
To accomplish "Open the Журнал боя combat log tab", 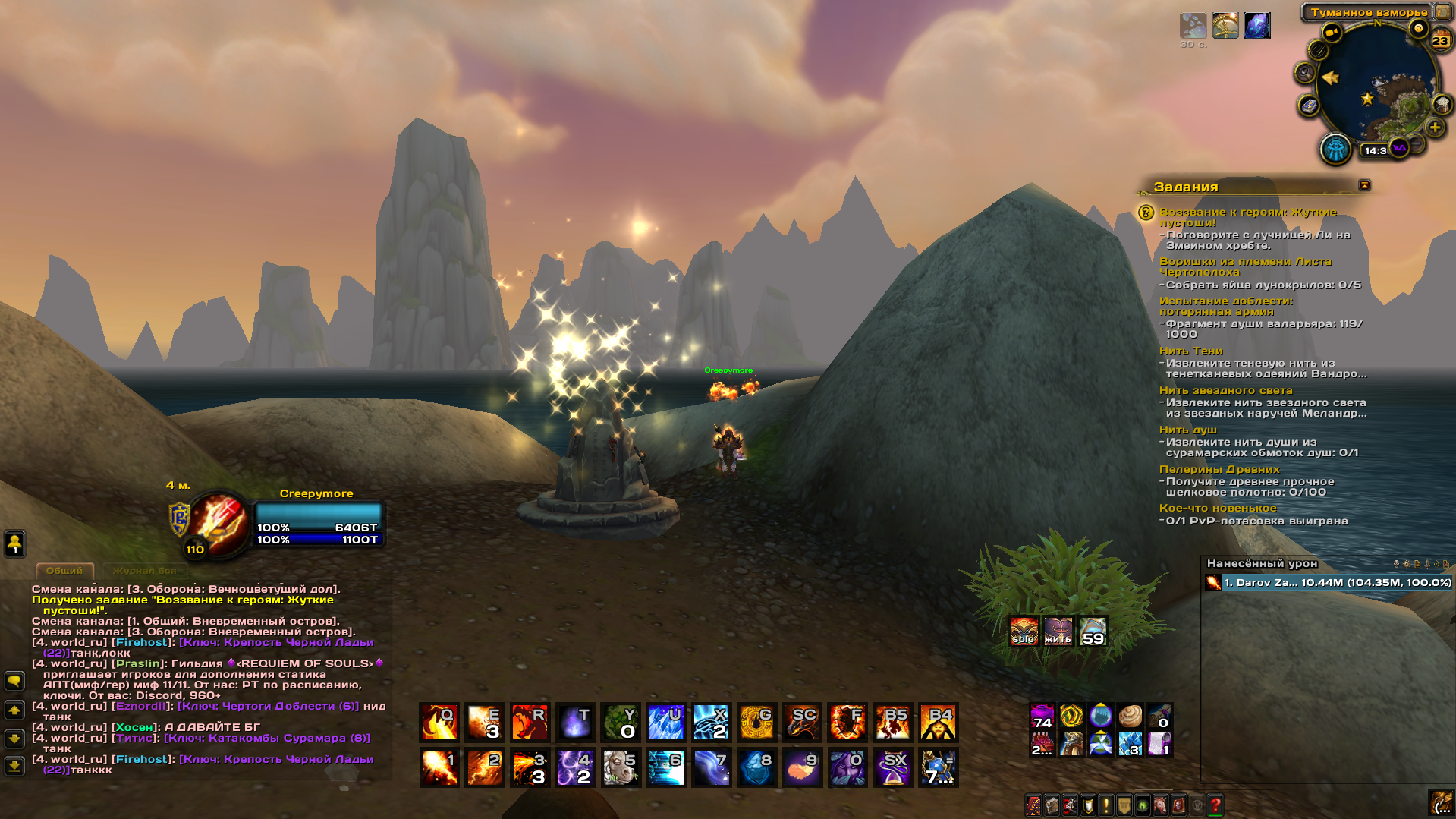I will (x=144, y=570).
